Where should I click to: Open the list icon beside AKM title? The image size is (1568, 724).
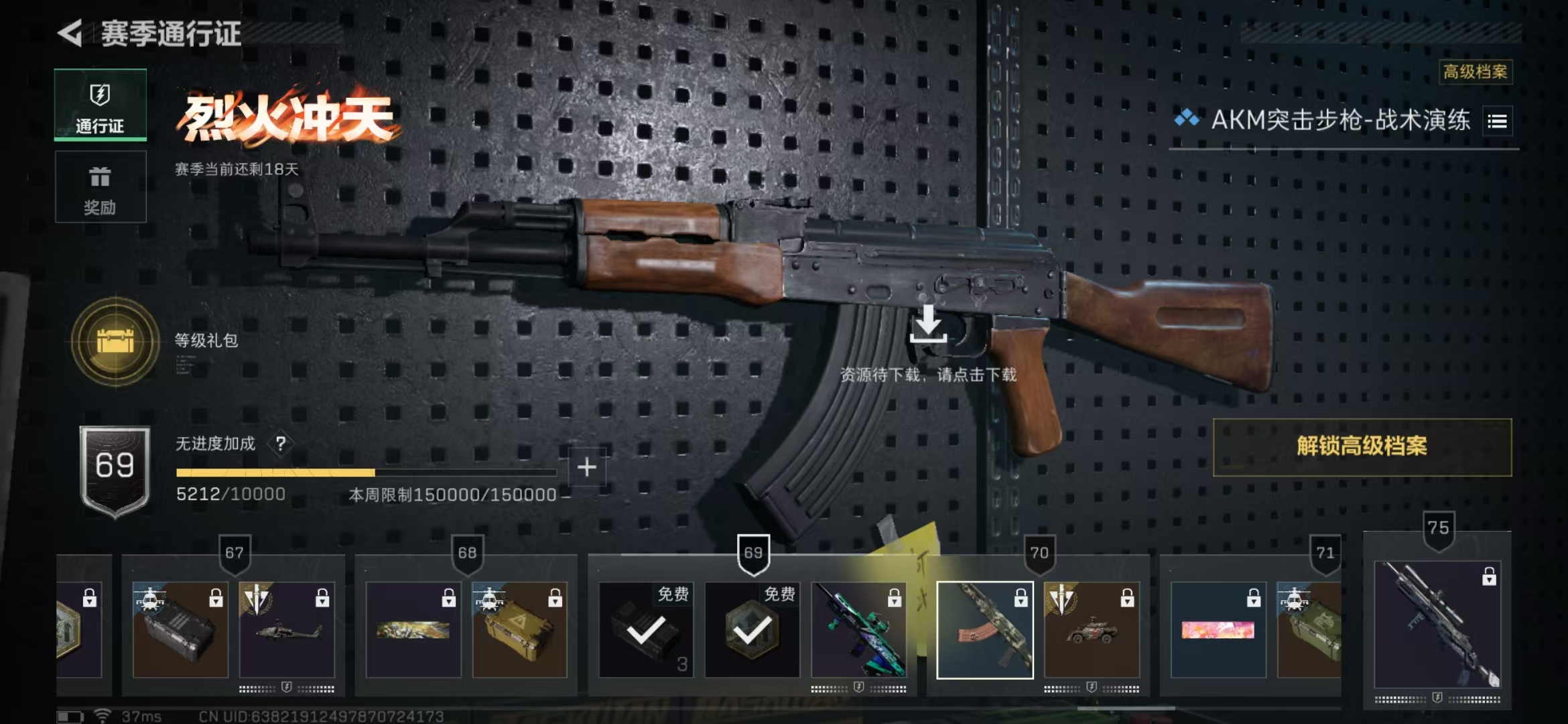click(x=1497, y=121)
